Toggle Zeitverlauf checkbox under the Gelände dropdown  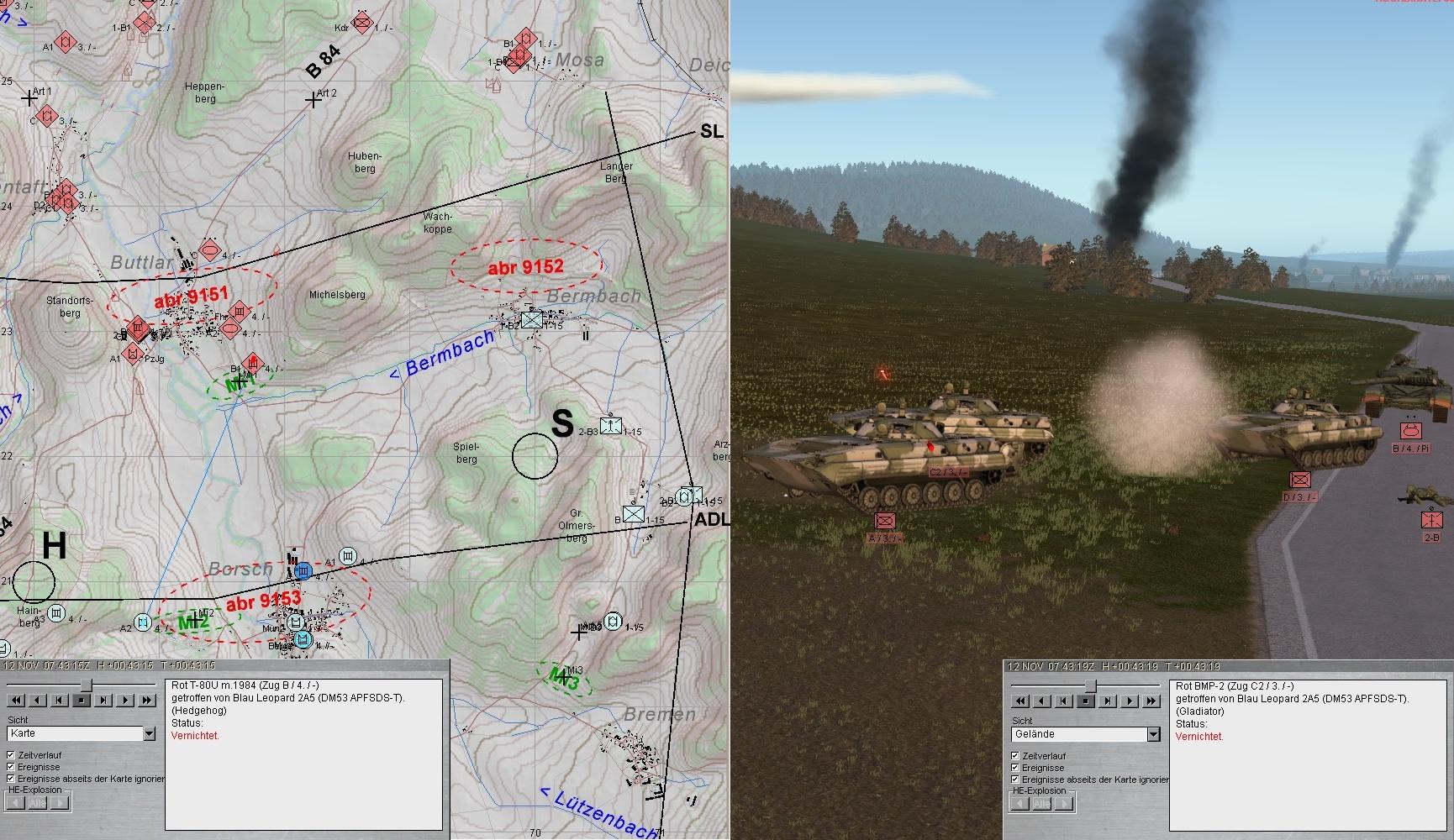(x=1015, y=756)
